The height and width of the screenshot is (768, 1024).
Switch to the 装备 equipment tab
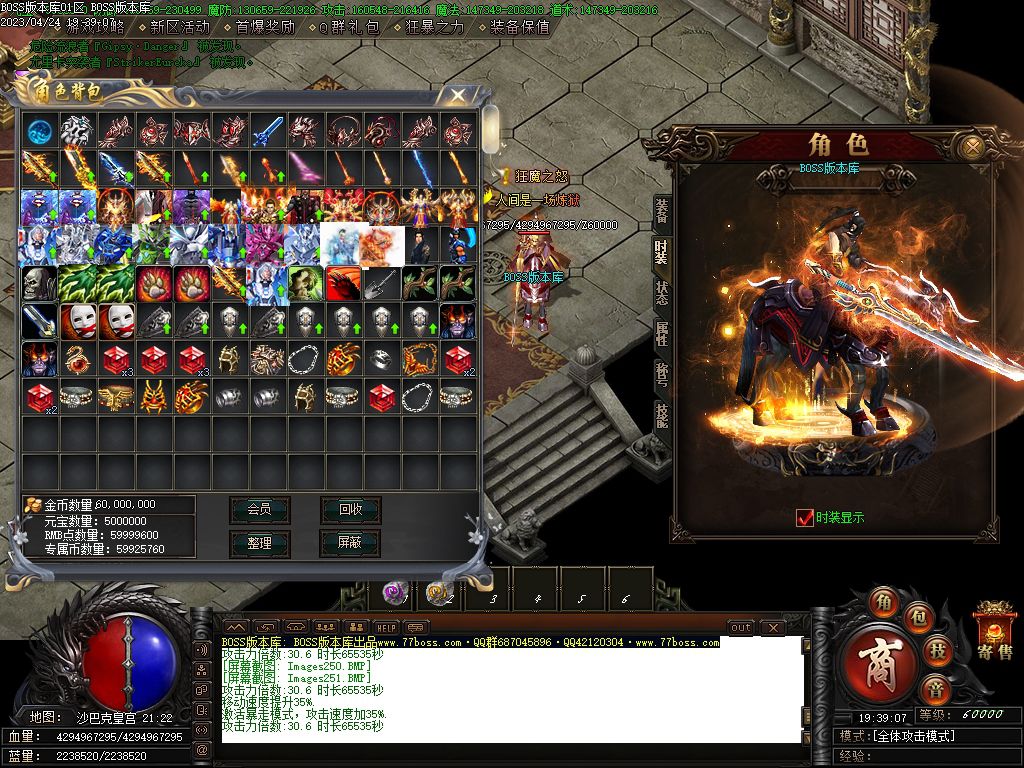point(662,211)
